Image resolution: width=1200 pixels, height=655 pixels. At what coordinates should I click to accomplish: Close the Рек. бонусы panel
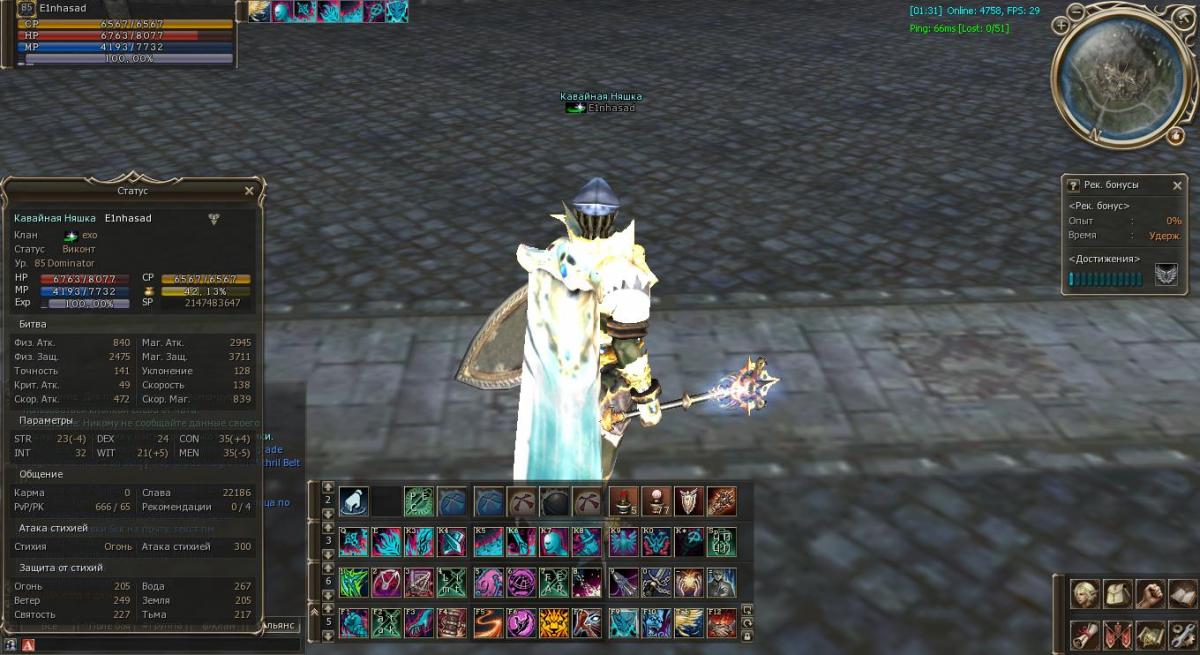coord(1177,185)
